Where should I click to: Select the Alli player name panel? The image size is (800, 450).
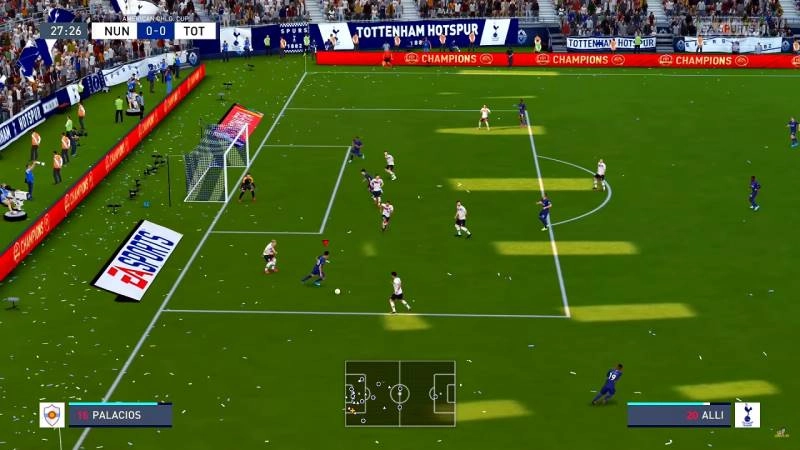[x=679, y=415]
